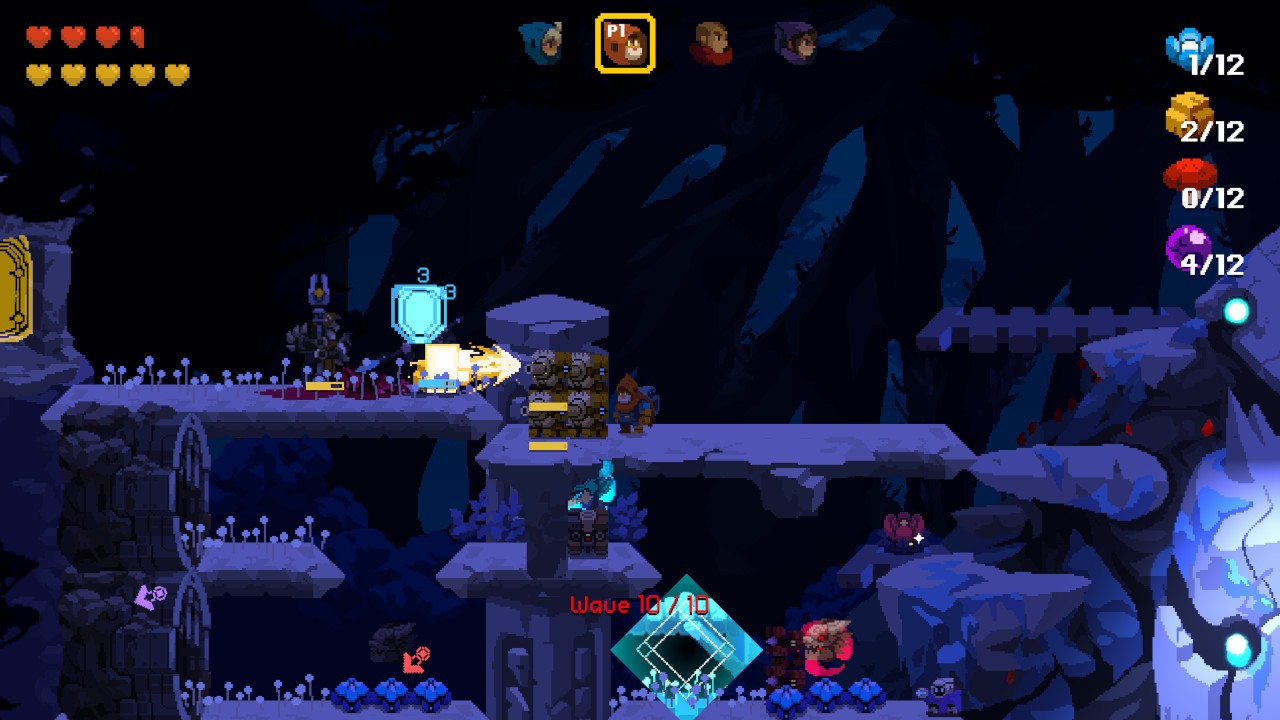1280x720 pixels.
Task: Choose the purple-hooded character portrait
Action: (x=796, y=43)
